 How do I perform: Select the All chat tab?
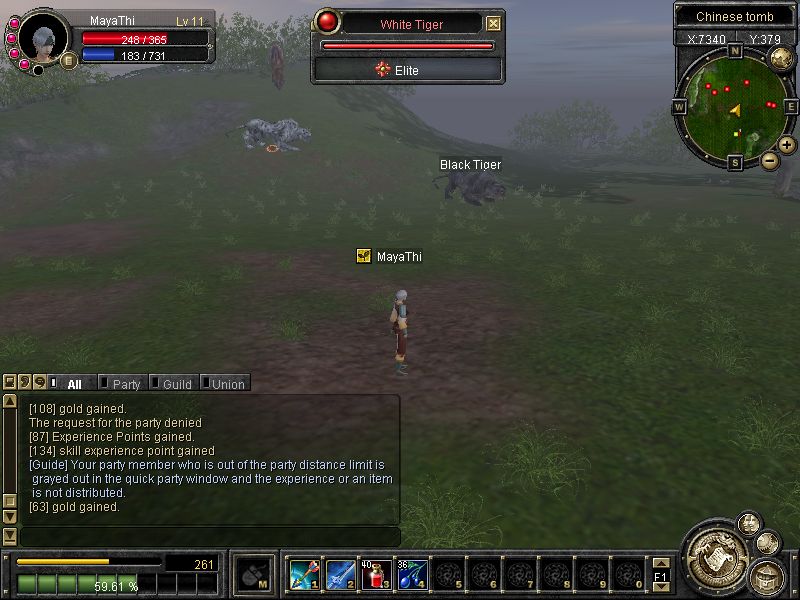[x=74, y=383]
